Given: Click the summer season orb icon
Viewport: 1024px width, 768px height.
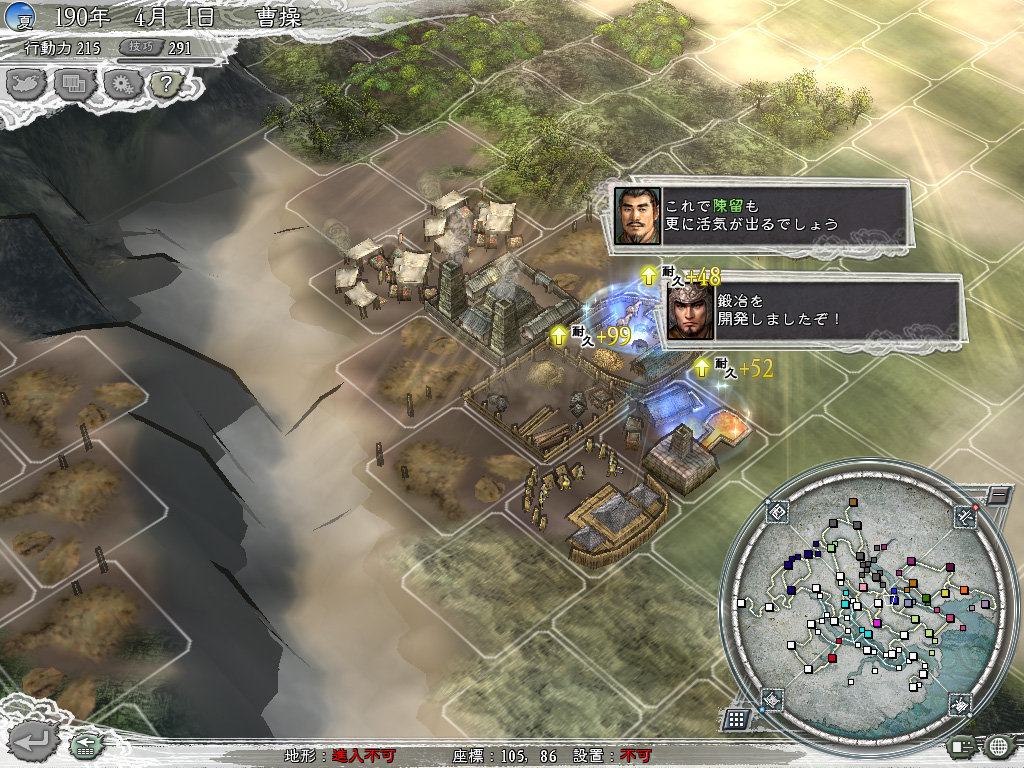Looking at the screenshot, I should pos(19,16).
